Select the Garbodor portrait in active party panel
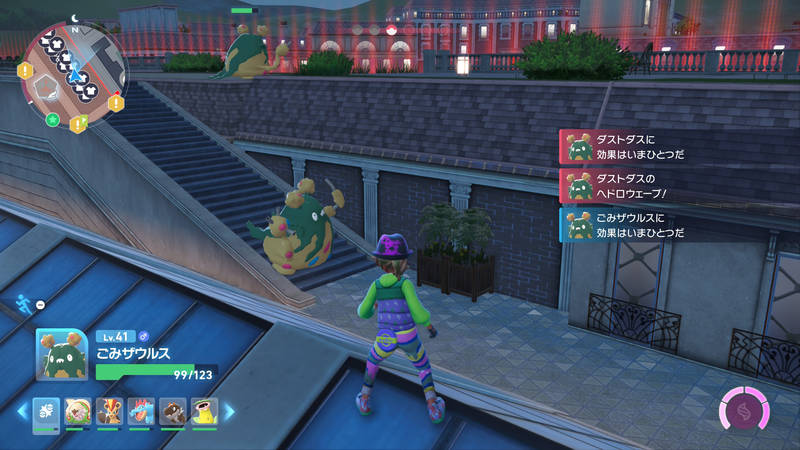The width and height of the screenshot is (800, 450). (x=62, y=355)
